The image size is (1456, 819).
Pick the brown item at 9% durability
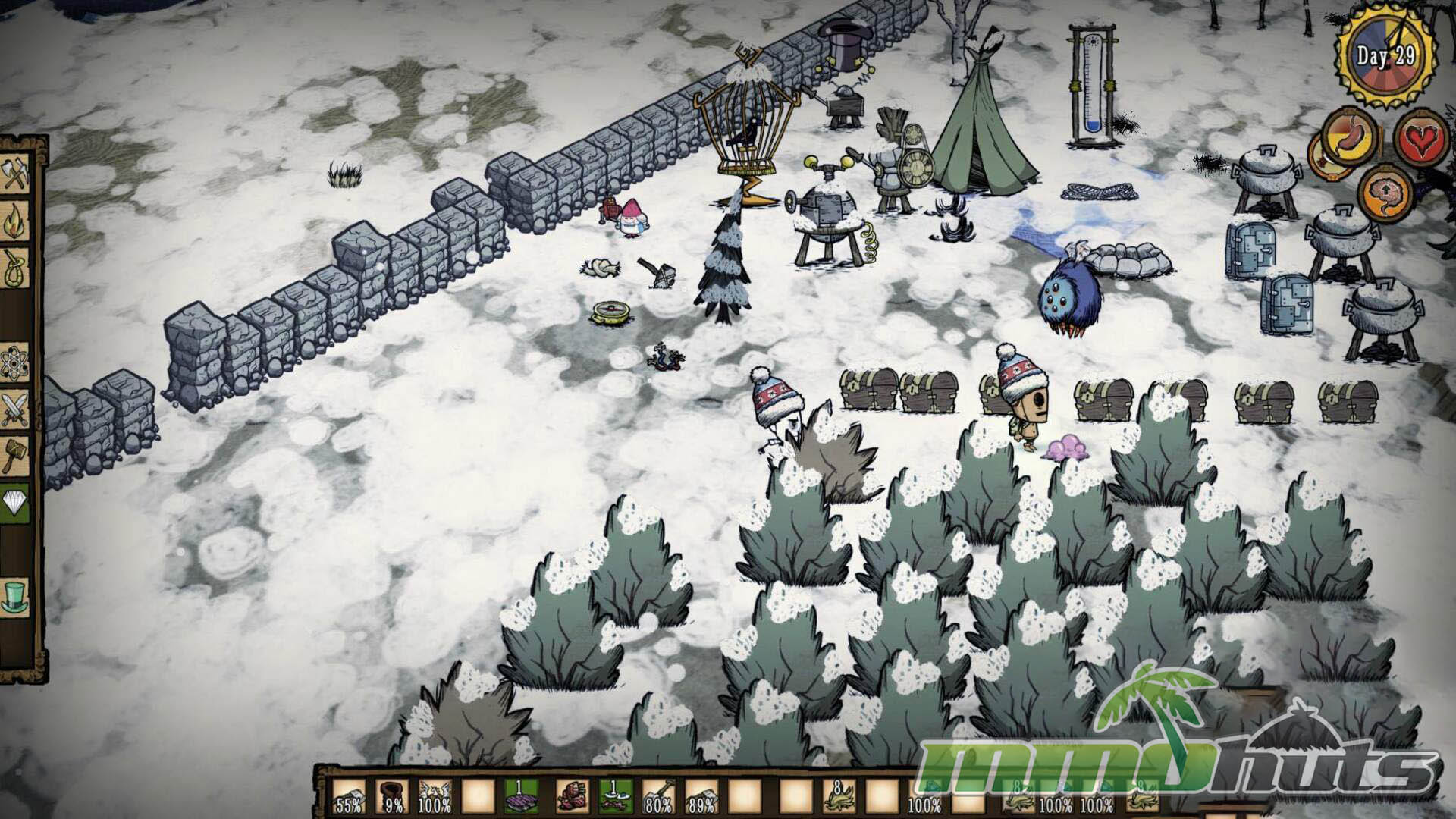click(391, 797)
